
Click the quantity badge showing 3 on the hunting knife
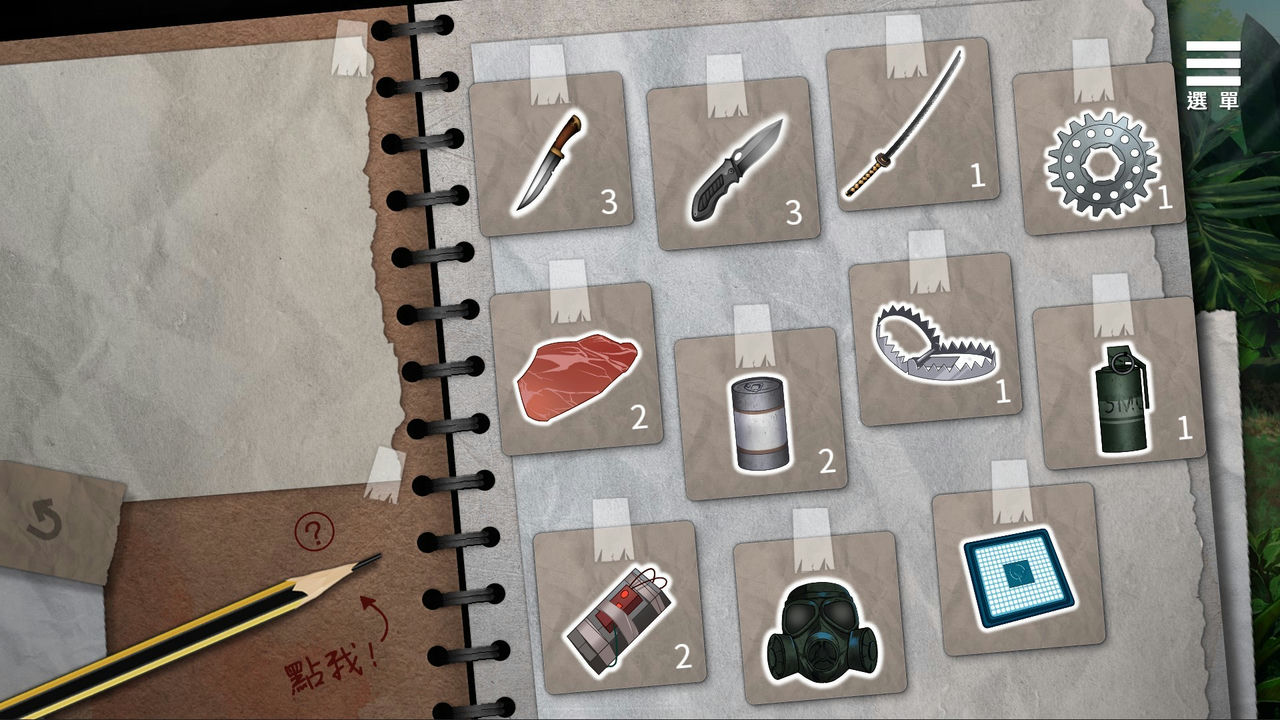(x=608, y=201)
